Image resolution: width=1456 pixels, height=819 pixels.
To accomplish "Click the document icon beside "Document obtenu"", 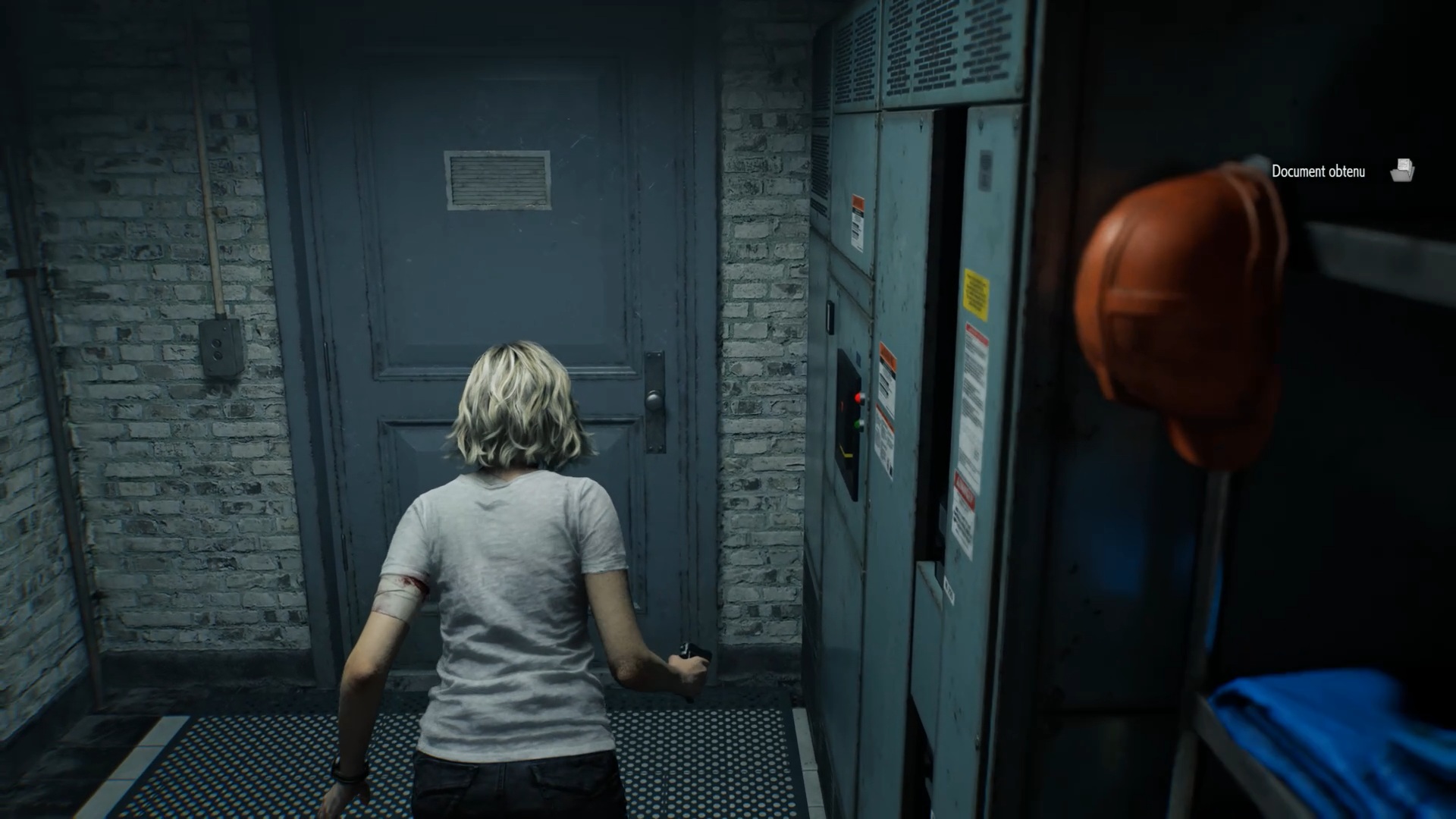I will pos(1402,171).
